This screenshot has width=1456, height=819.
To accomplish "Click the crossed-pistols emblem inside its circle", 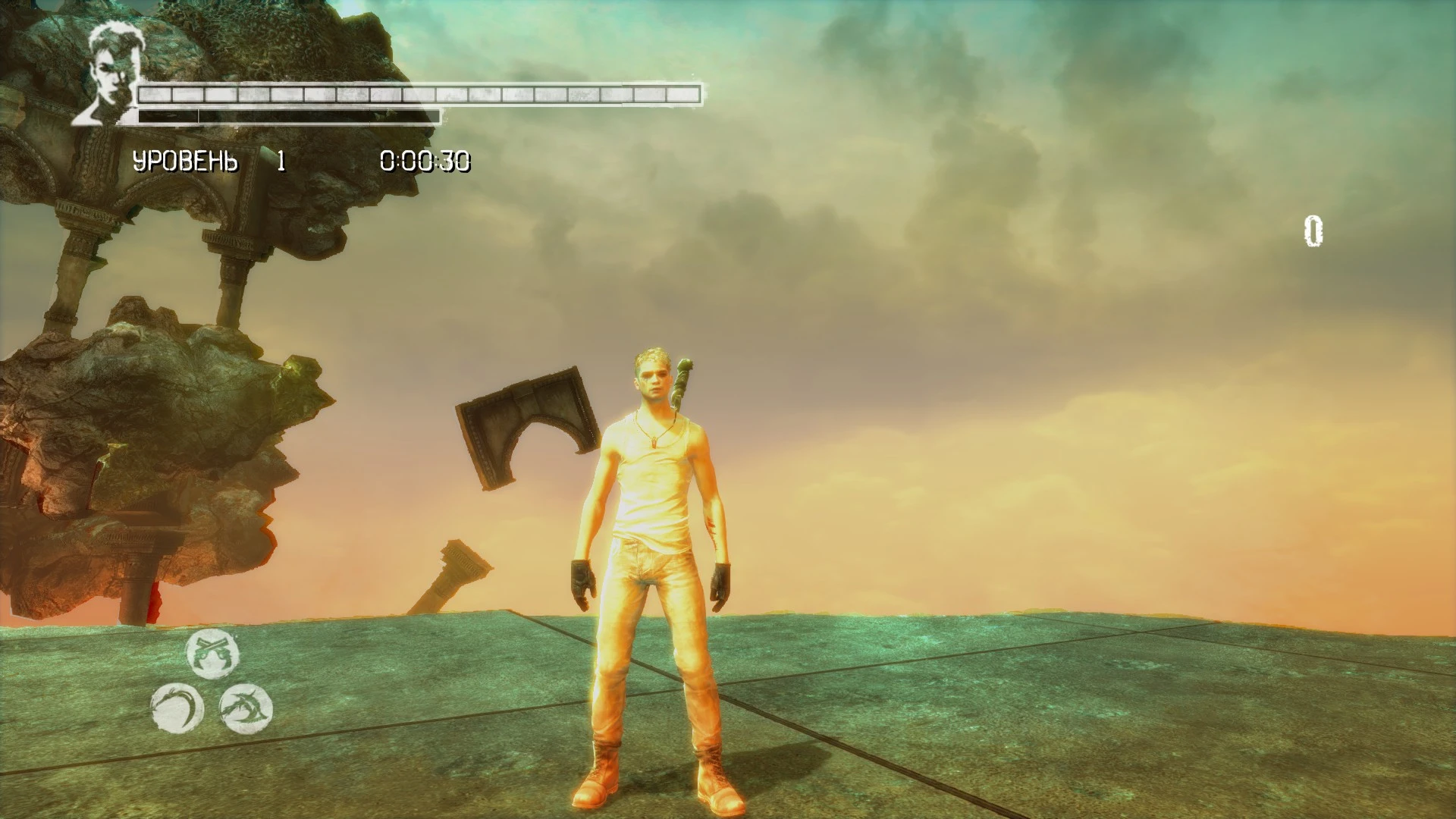I will [212, 654].
